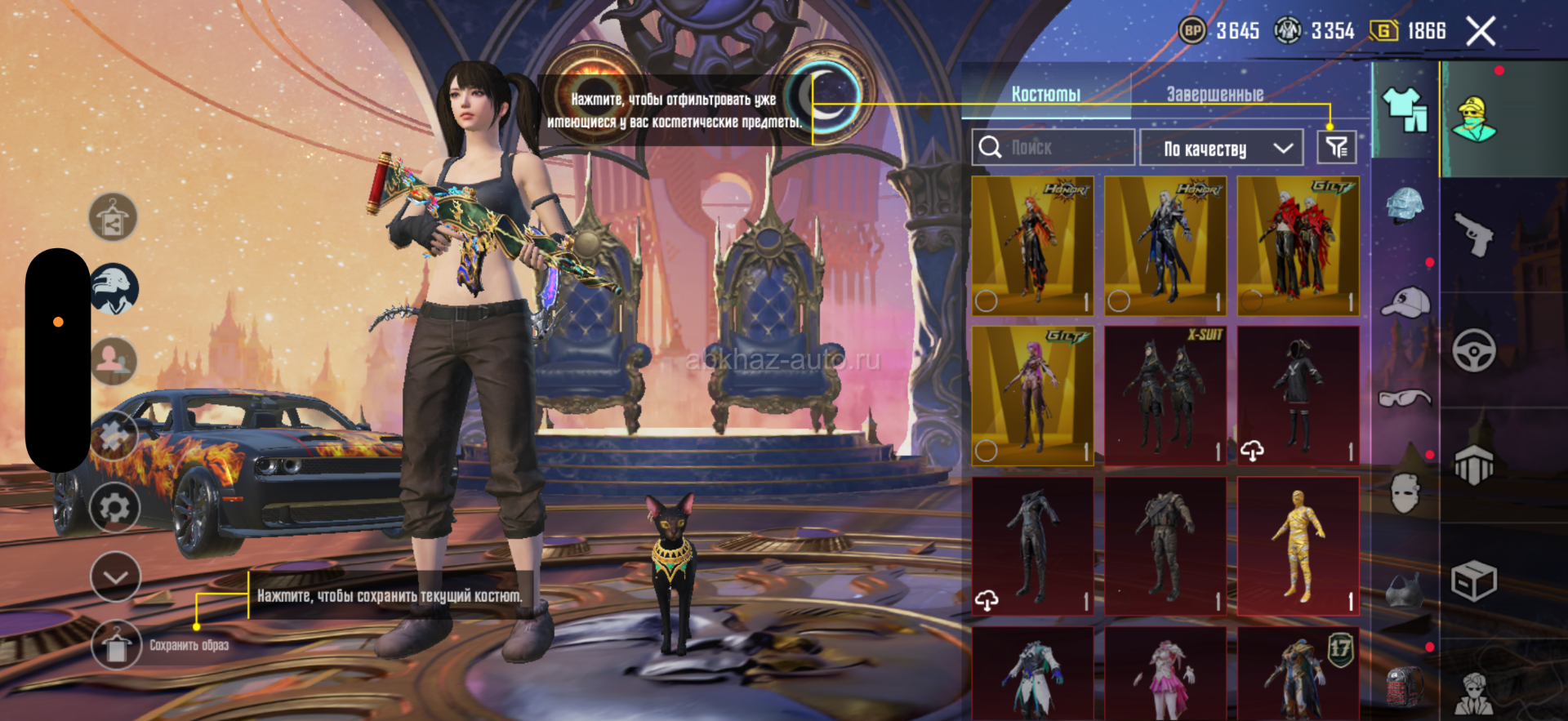Click the share icon button

[x=113, y=218]
